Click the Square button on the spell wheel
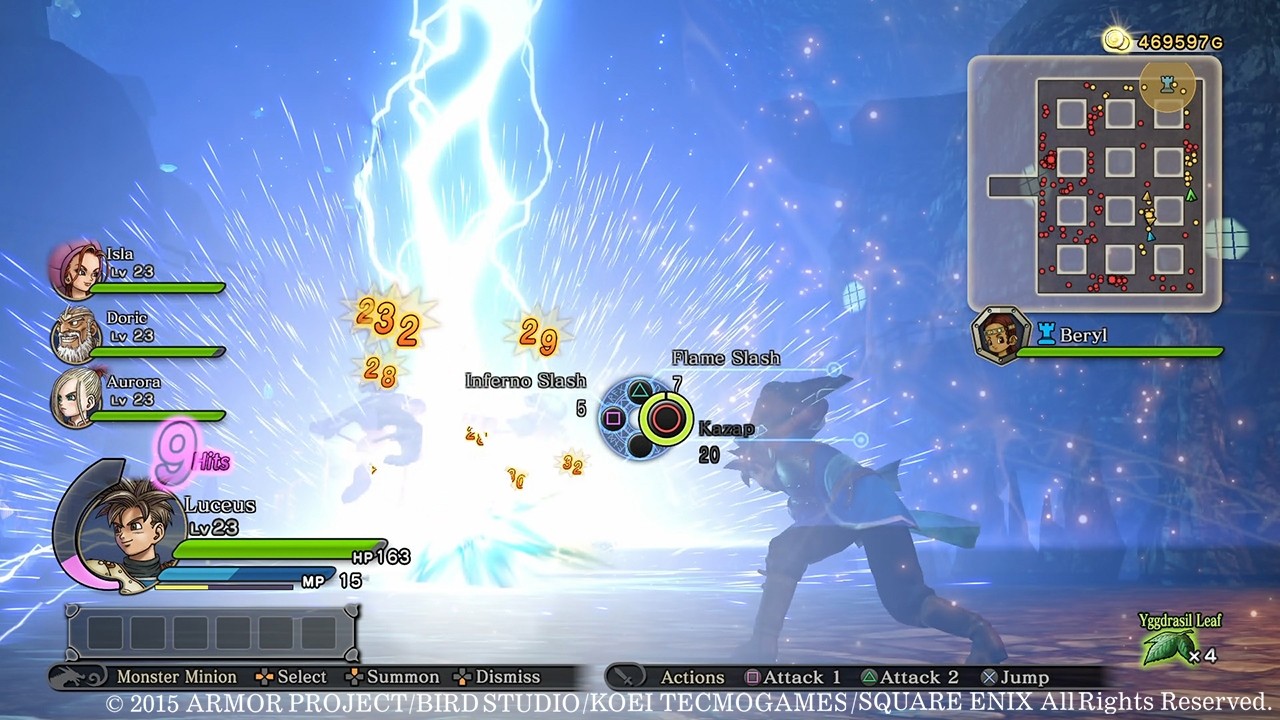1280x720 pixels. click(614, 416)
